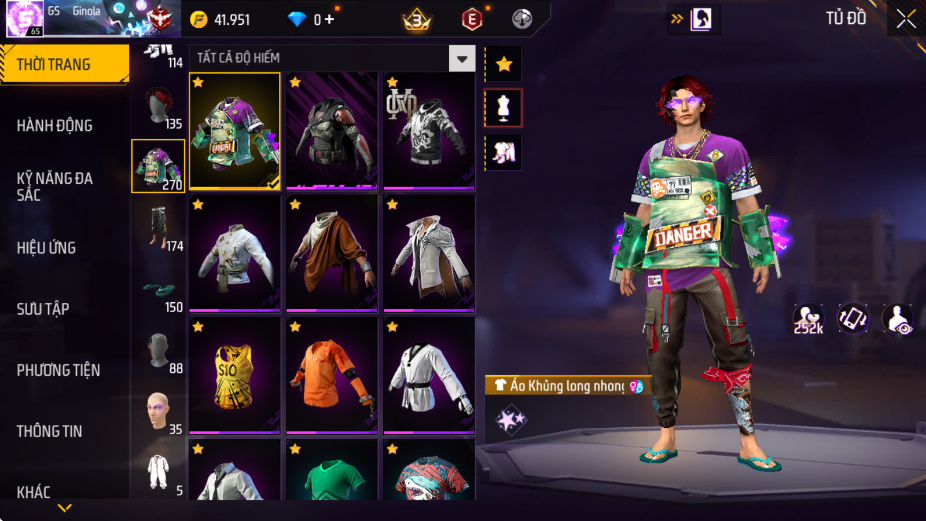926x521 pixels.
Task: Choose the dark armored vest top
Action: [x=333, y=131]
